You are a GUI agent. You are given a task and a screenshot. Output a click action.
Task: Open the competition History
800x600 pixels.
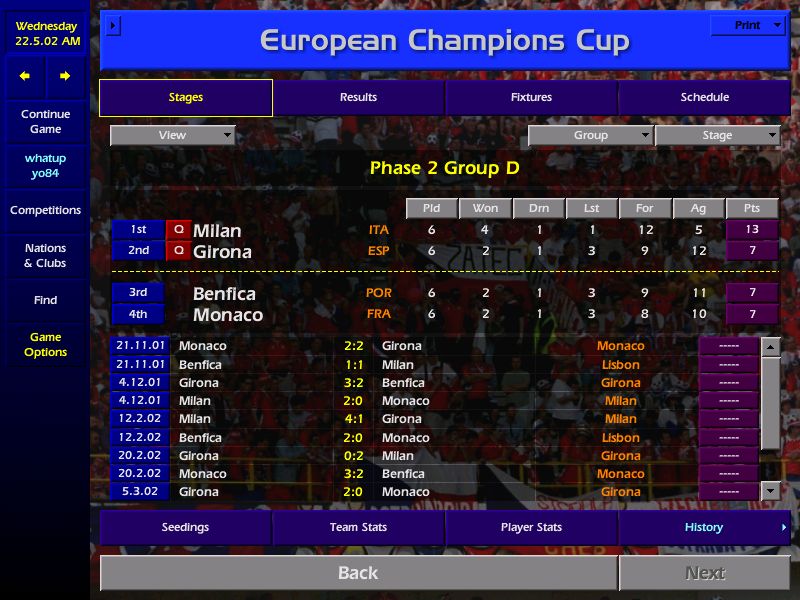704,527
